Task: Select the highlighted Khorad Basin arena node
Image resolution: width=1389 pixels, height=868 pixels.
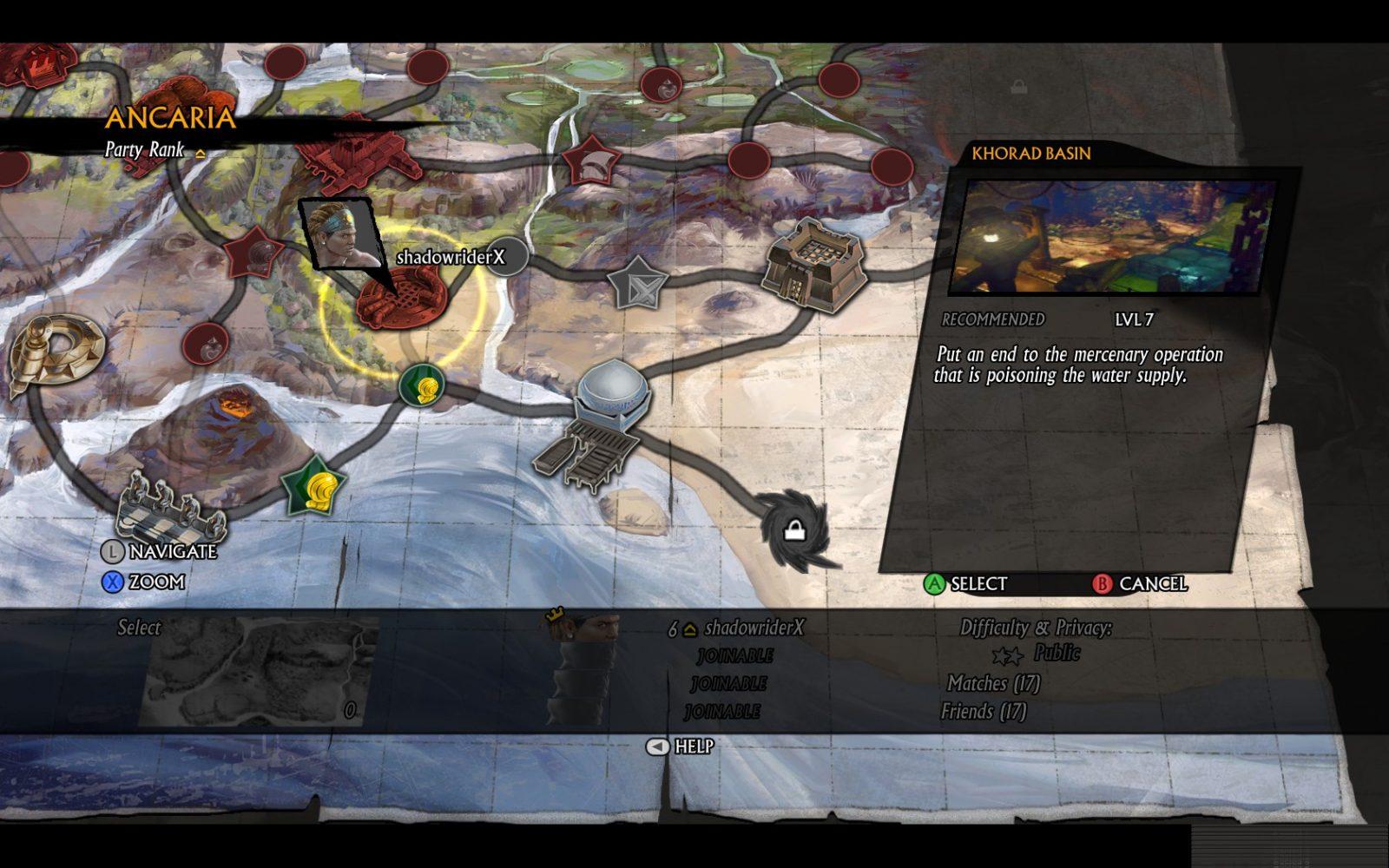Action: click(x=401, y=296)
